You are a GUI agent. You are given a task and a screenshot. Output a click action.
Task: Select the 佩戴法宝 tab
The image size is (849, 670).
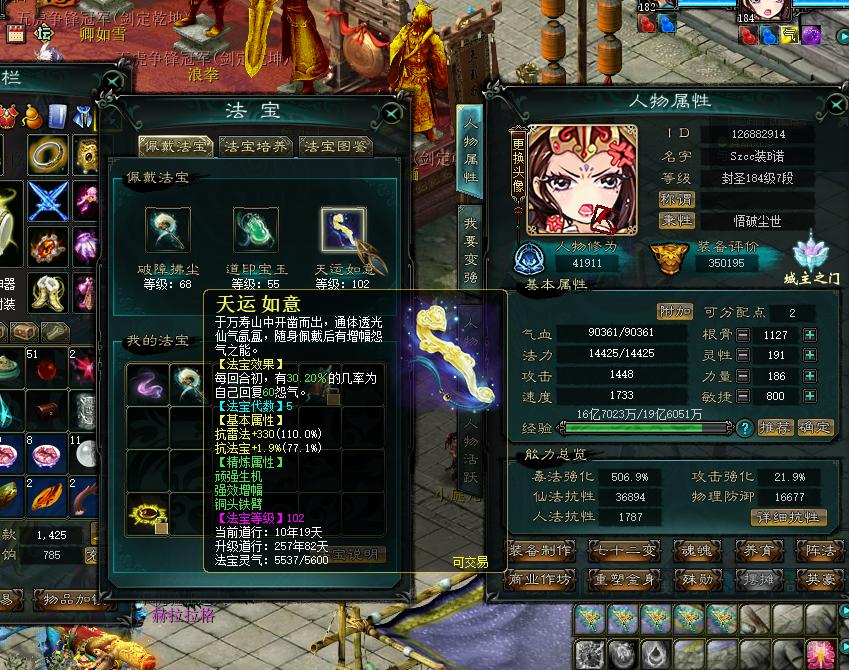point(175,147)
